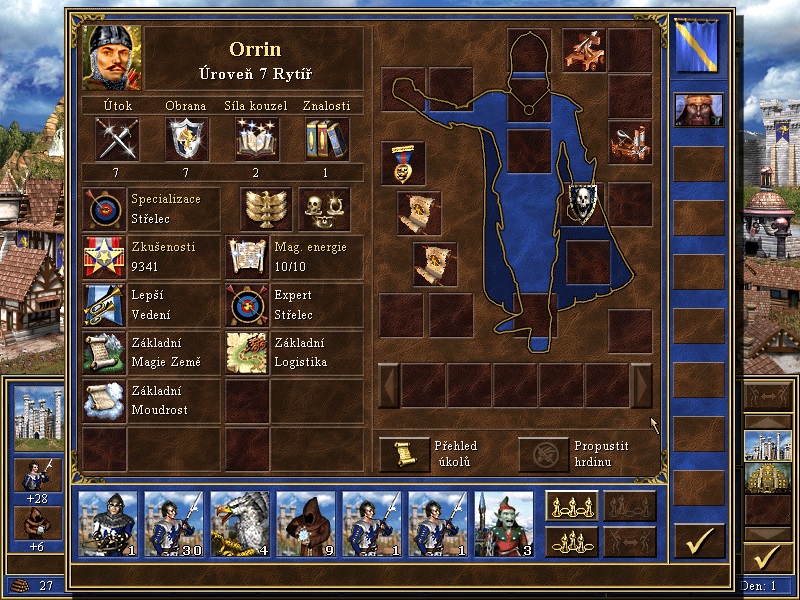Viewport: 800px width, 600px height.
Task: Select the hooded monk army stack
Action: [x=305, y=523]
